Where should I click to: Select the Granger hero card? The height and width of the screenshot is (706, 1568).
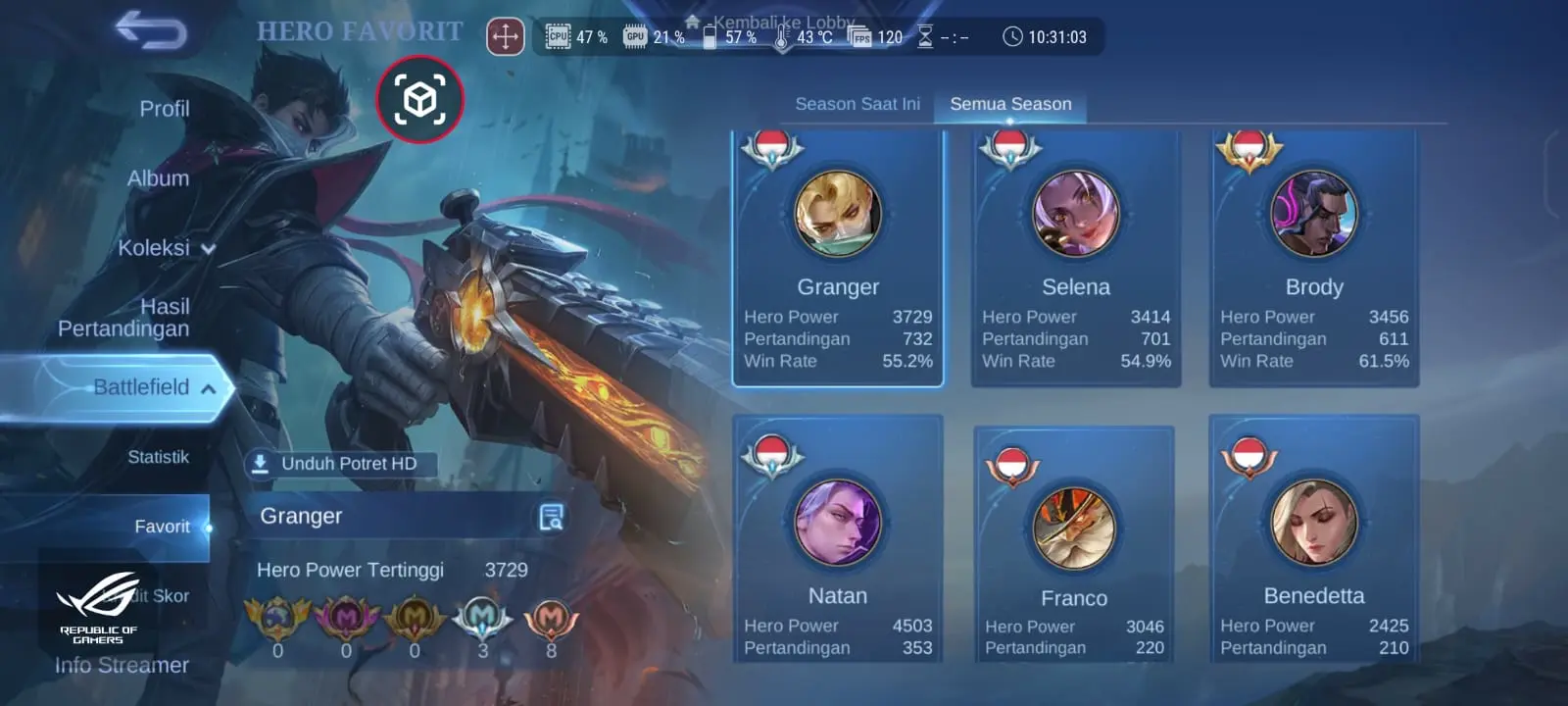pyautogui.click(x=838, y=258)
